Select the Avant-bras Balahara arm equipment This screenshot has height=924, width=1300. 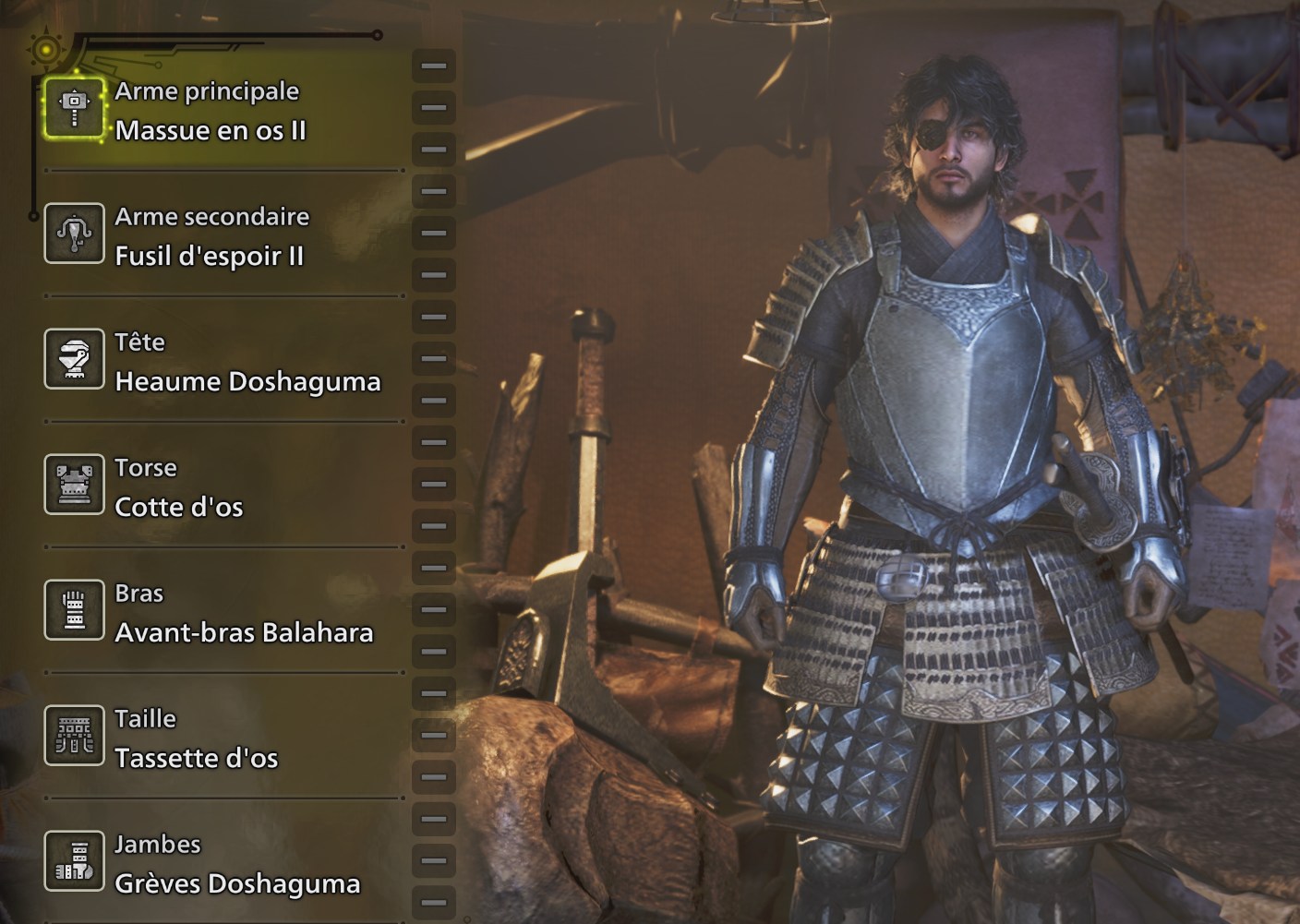(x=244, y=632)
